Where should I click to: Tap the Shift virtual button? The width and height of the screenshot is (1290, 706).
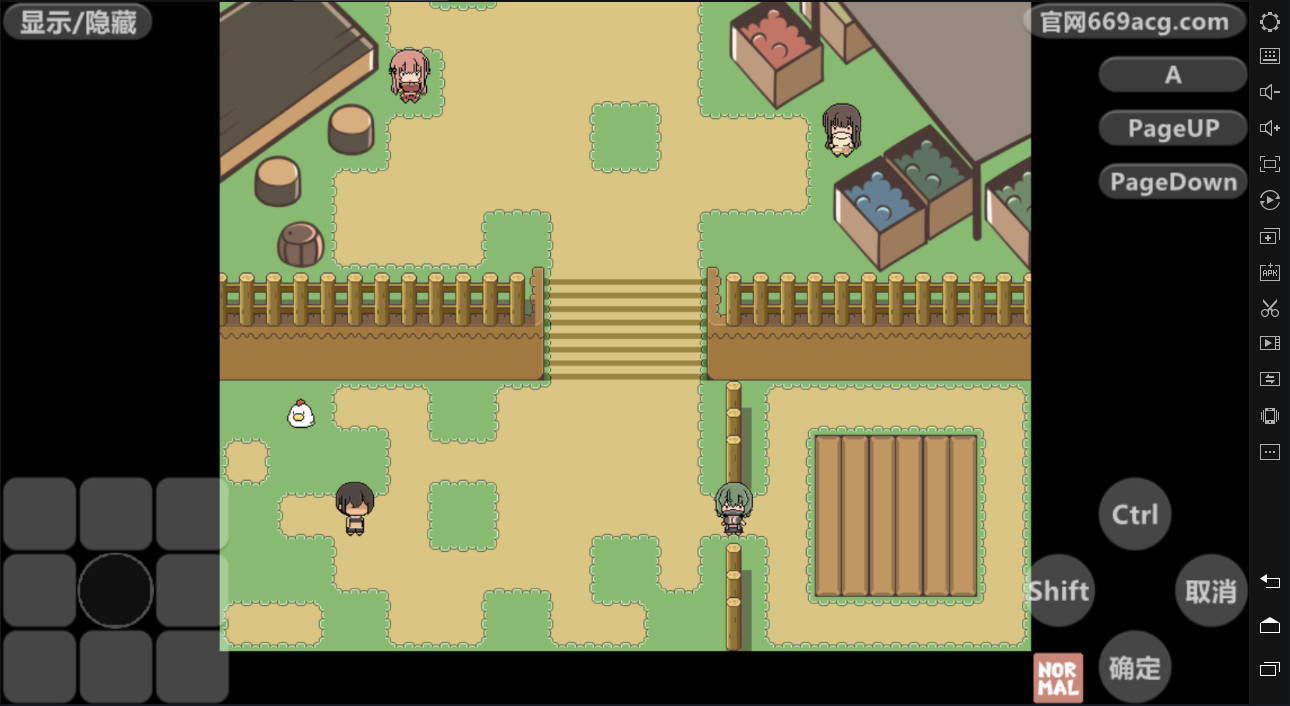click(x=1059, y=590)
